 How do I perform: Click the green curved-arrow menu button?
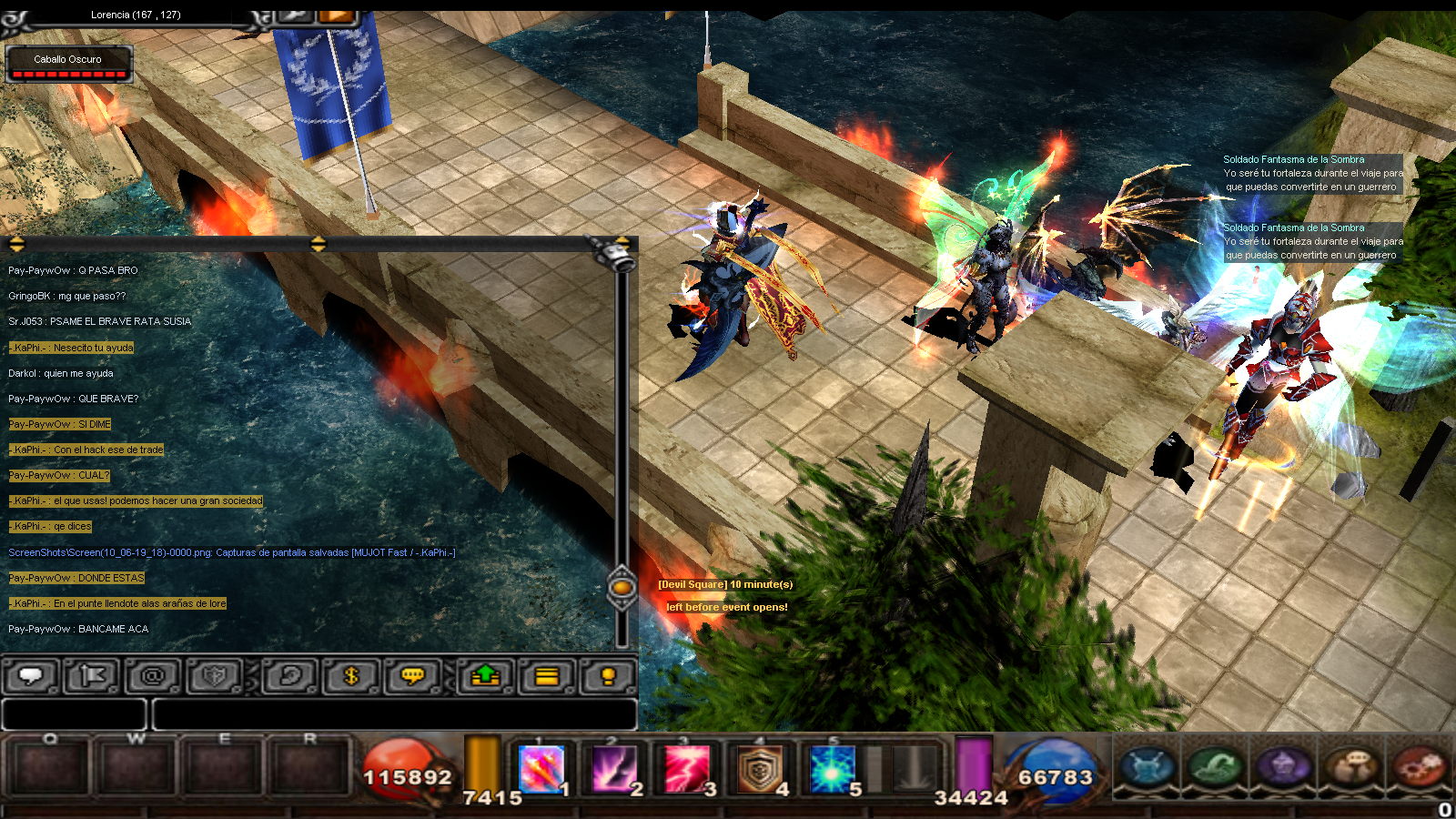point(1215,766)
